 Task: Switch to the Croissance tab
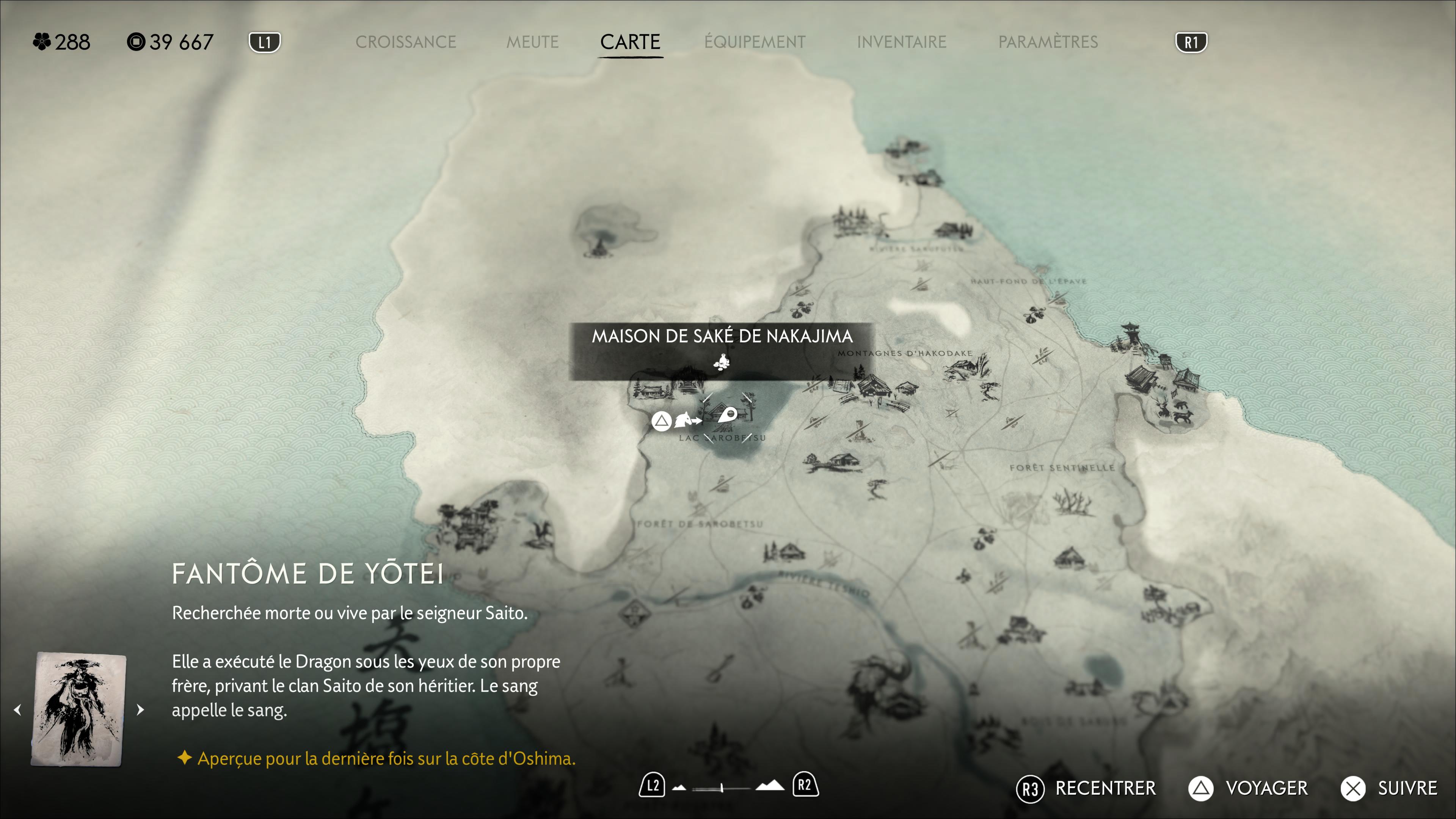click(405, 42)
